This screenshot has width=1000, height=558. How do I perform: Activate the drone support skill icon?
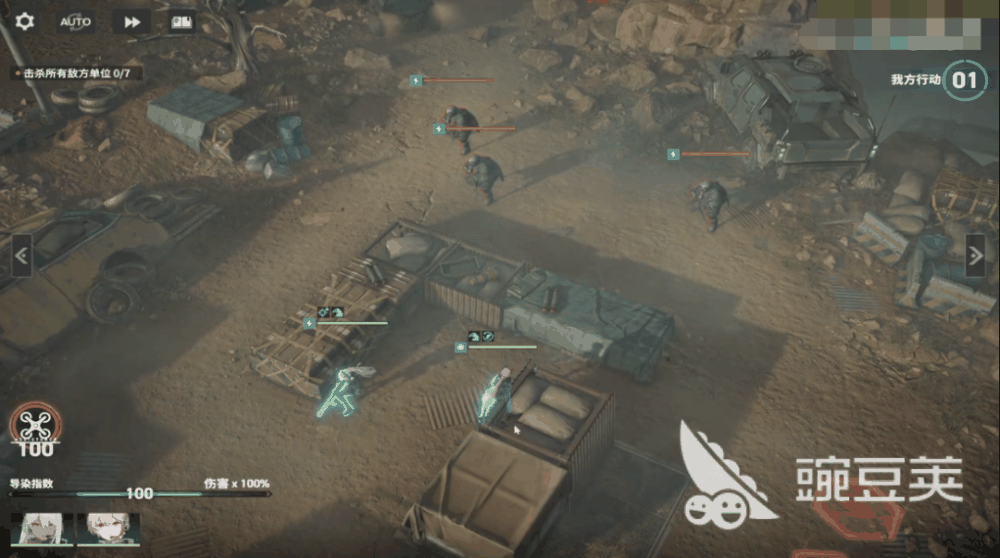34,427
